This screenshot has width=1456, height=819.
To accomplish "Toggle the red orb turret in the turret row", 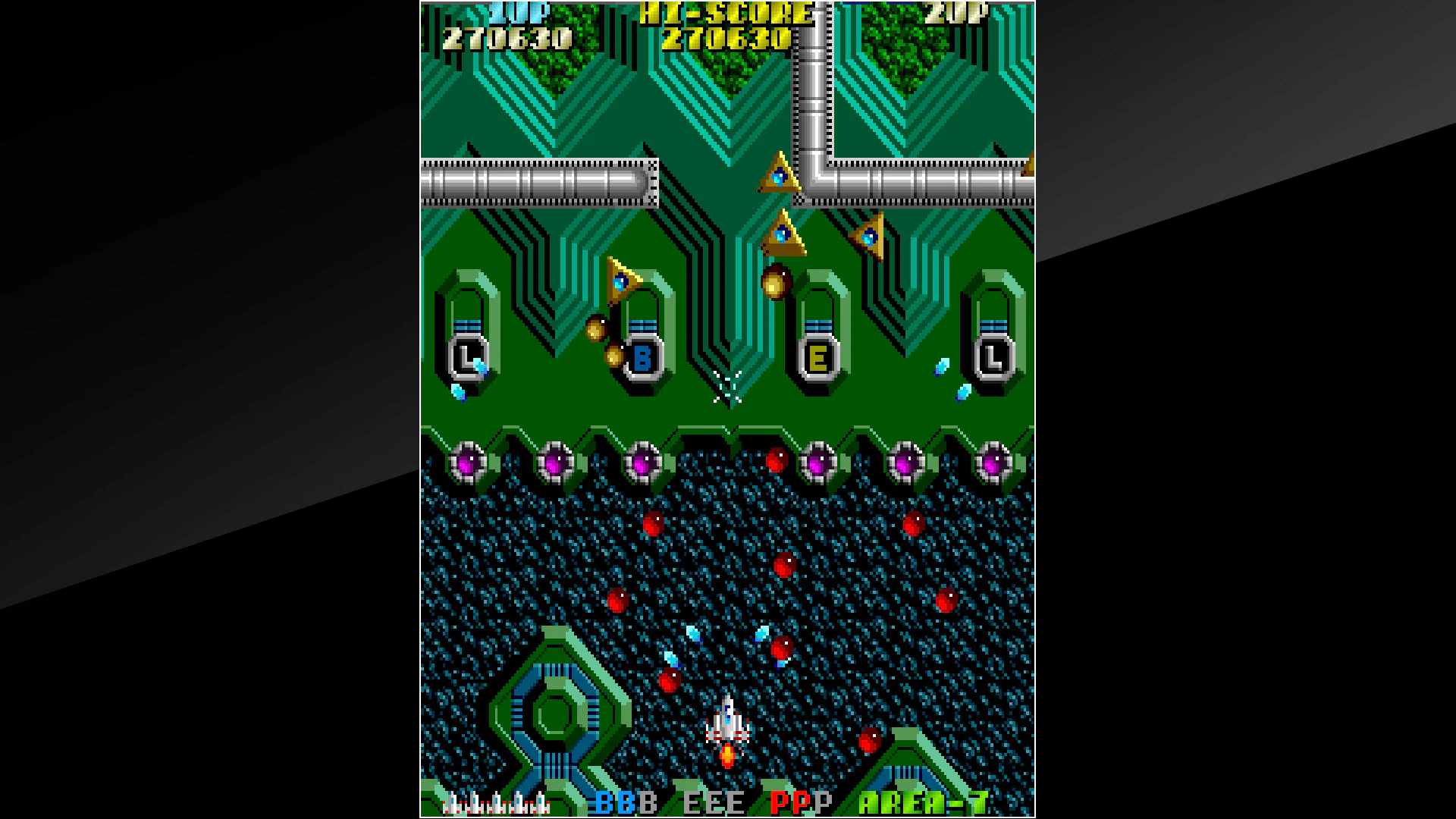I will click(x=775, y=459).
